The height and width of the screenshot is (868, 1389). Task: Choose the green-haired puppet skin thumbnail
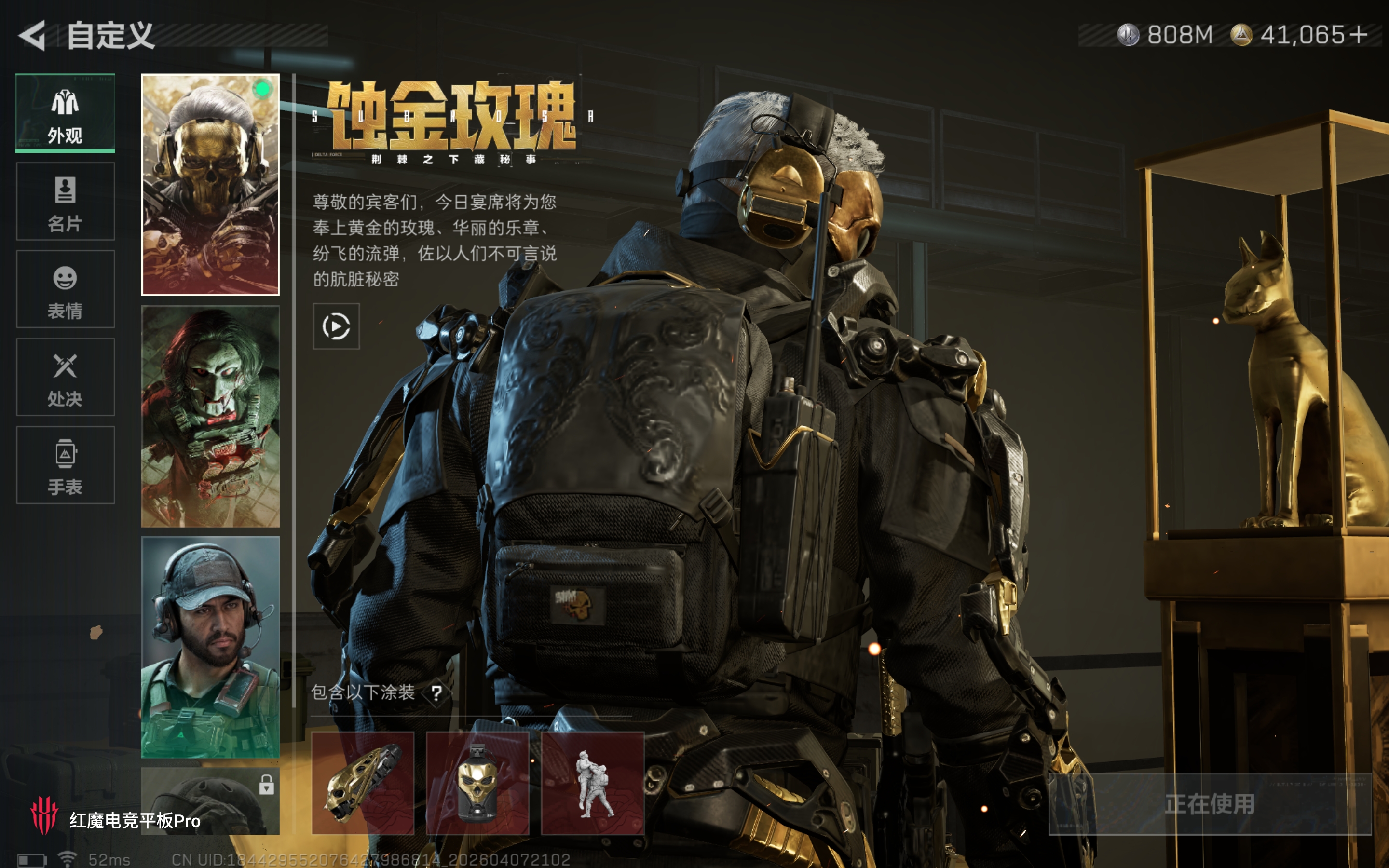[x=210, y=416]
